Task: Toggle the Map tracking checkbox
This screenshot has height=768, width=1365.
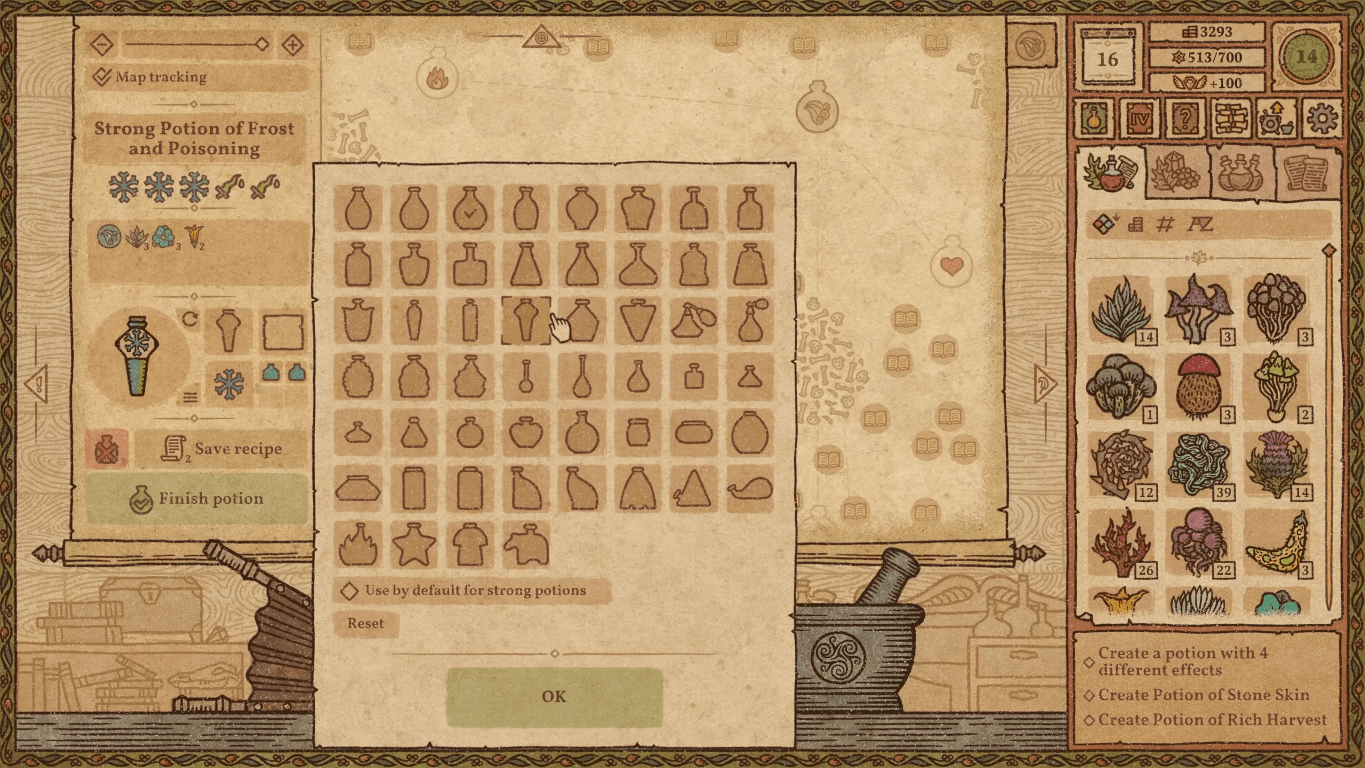Action: pos(99,77)
